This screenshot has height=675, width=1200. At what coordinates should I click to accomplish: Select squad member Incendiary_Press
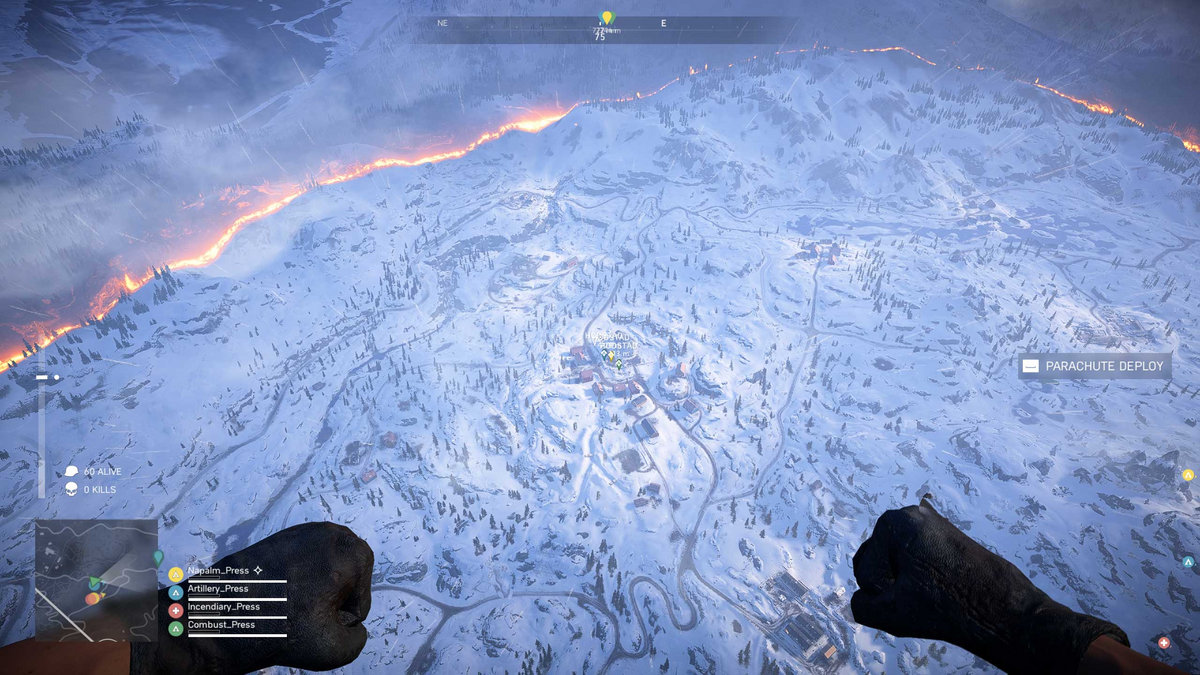[x=223, y=607]
